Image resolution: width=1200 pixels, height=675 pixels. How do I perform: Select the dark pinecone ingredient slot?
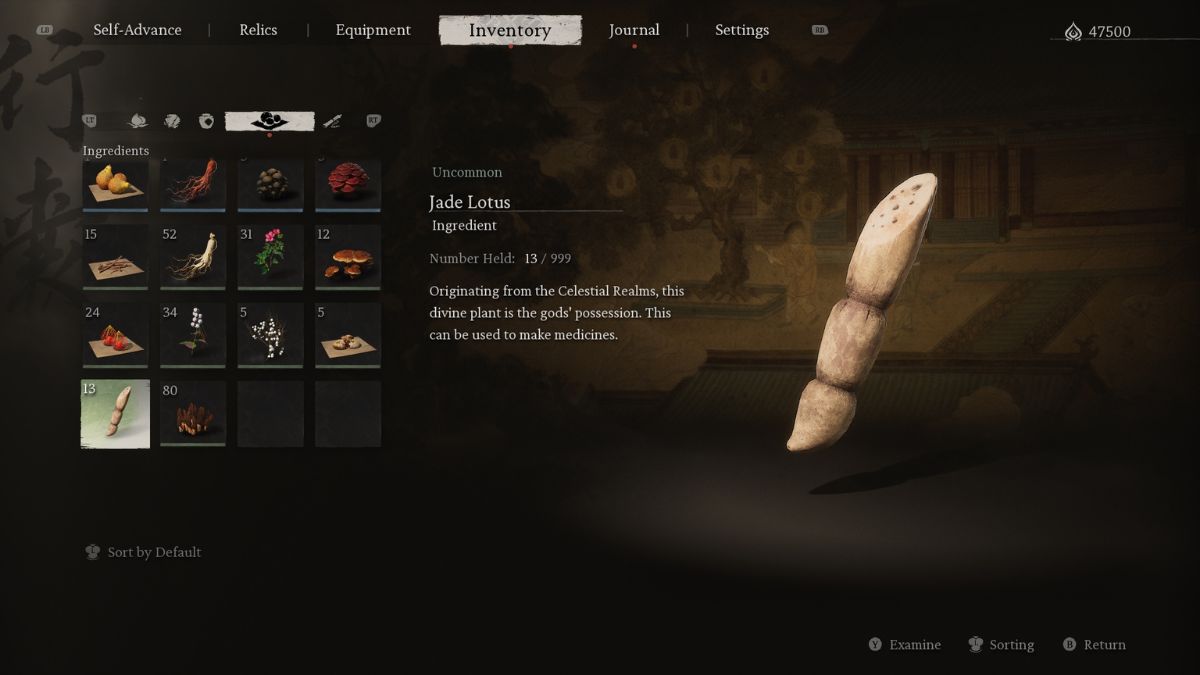pos(270,184)
